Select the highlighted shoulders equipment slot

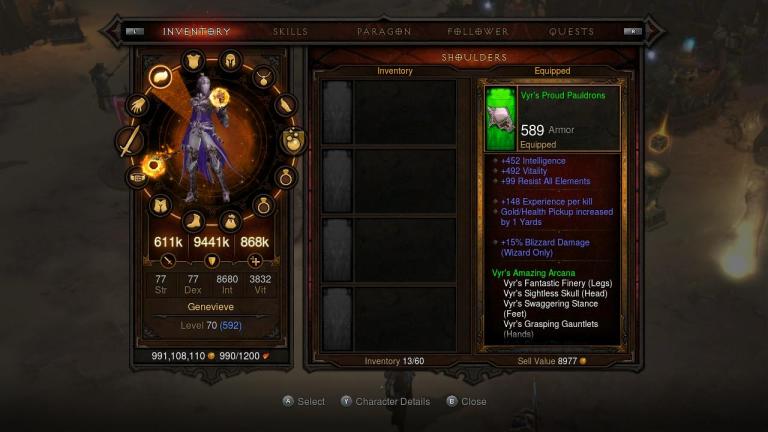pyautogui.click(x=161, y=76)
